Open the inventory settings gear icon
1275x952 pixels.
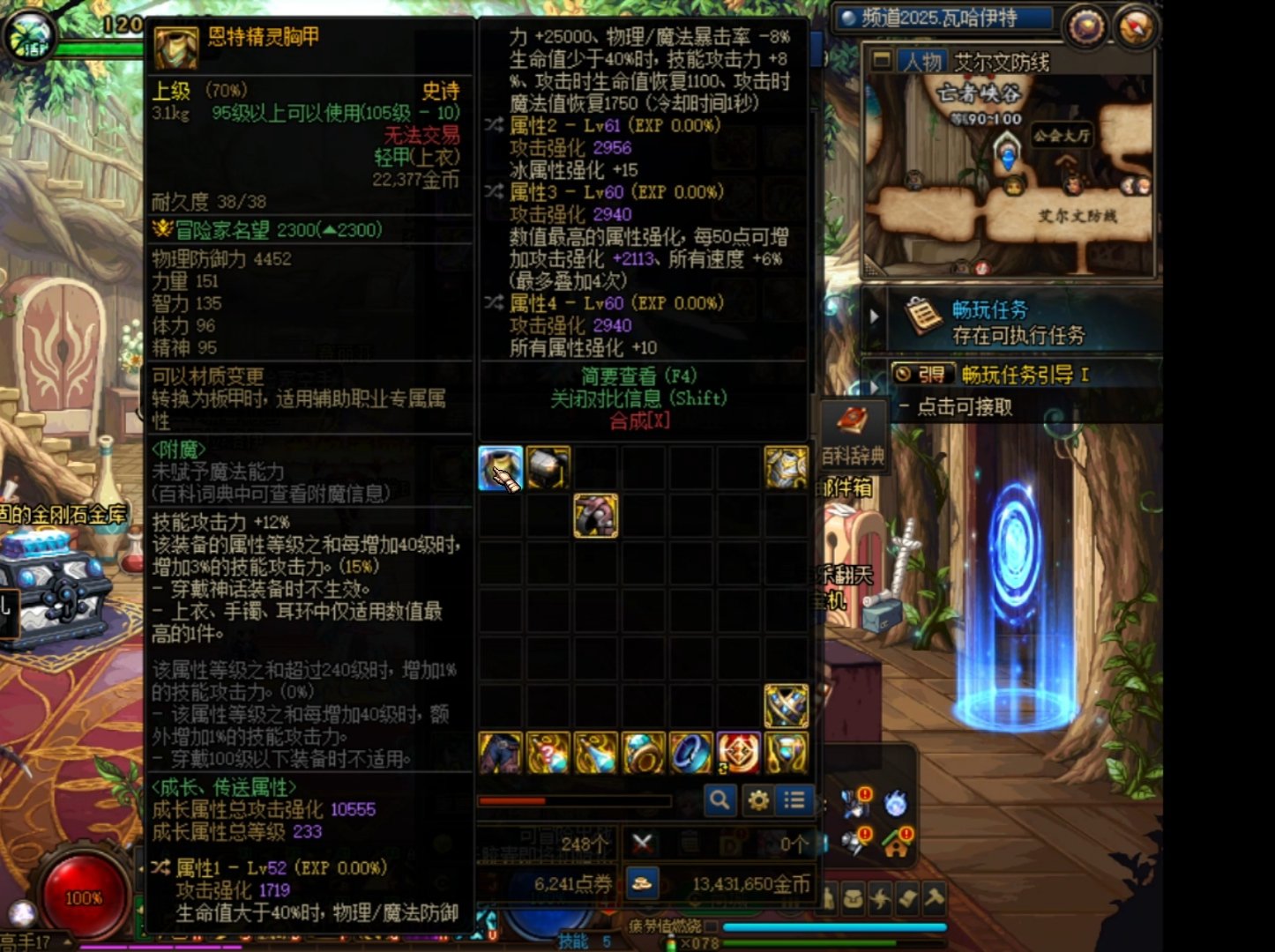[x=758, y=800]
